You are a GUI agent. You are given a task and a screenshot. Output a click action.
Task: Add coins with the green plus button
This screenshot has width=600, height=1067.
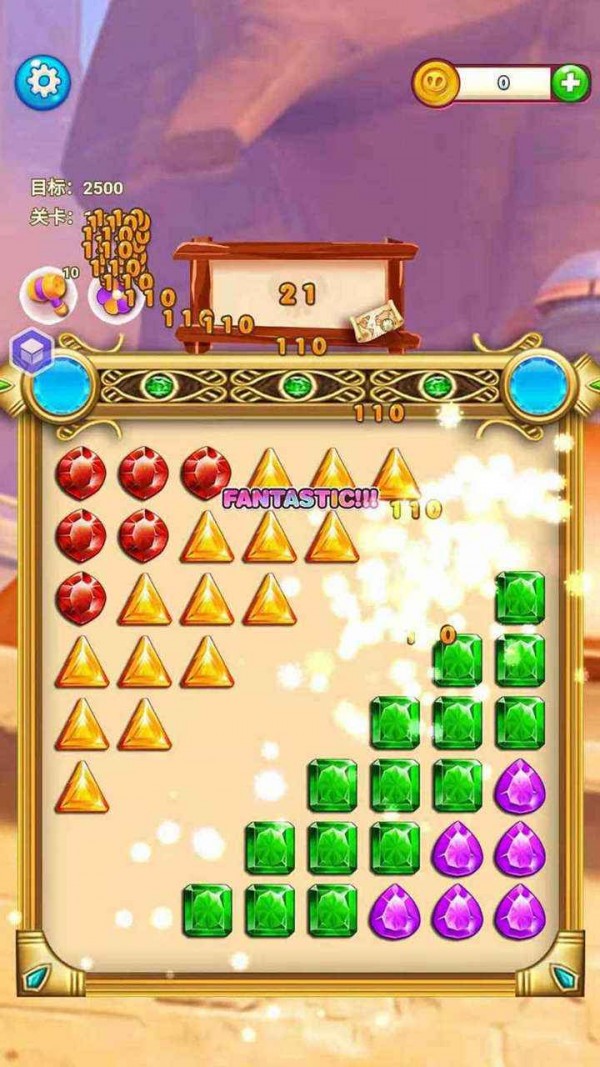pos(569,83)
